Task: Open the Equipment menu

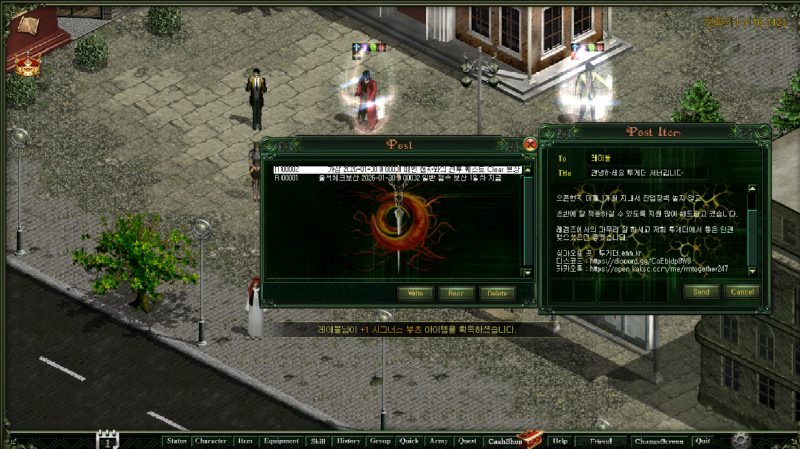Action: pos(281,440)
